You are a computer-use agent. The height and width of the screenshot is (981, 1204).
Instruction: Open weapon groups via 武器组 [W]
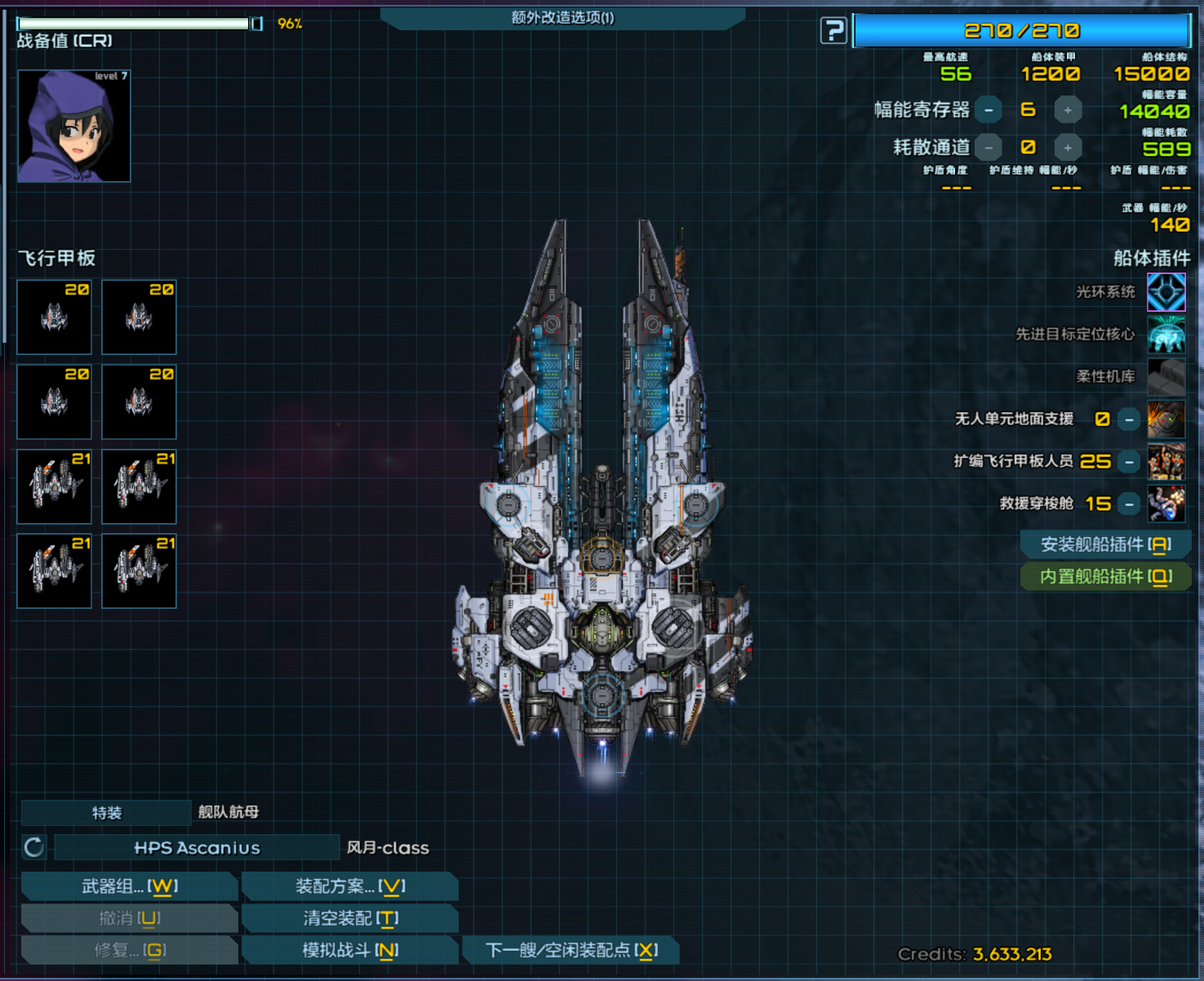point(129,886)
